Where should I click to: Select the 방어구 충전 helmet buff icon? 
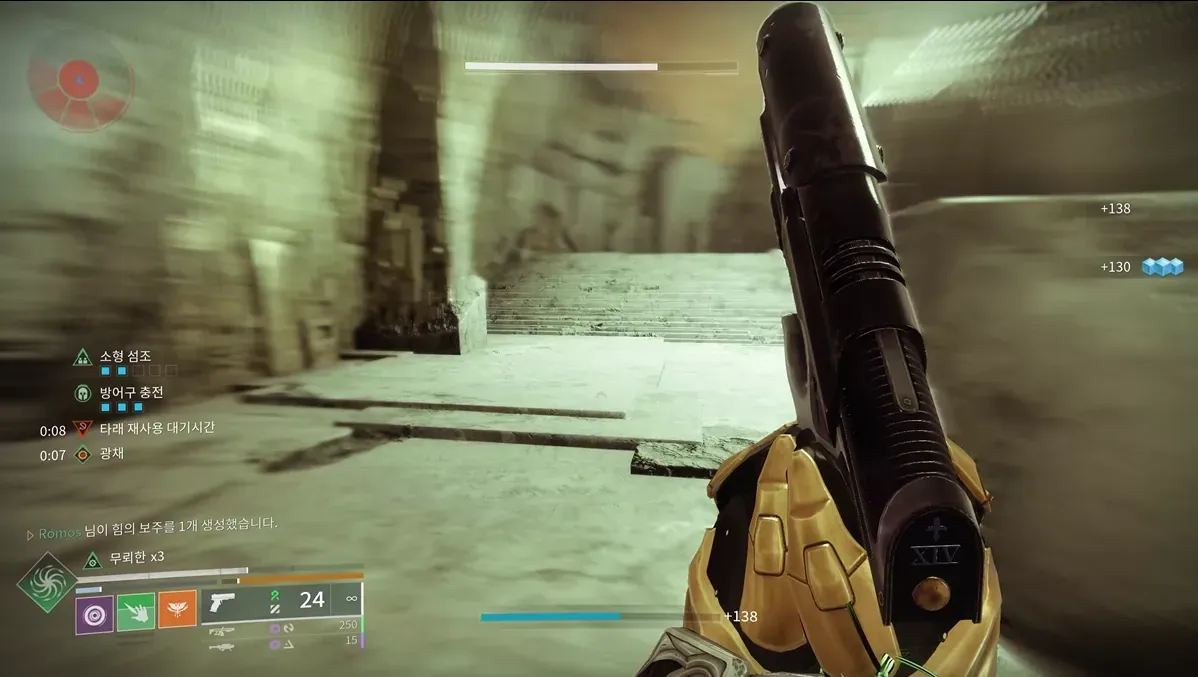pos(83,393)
